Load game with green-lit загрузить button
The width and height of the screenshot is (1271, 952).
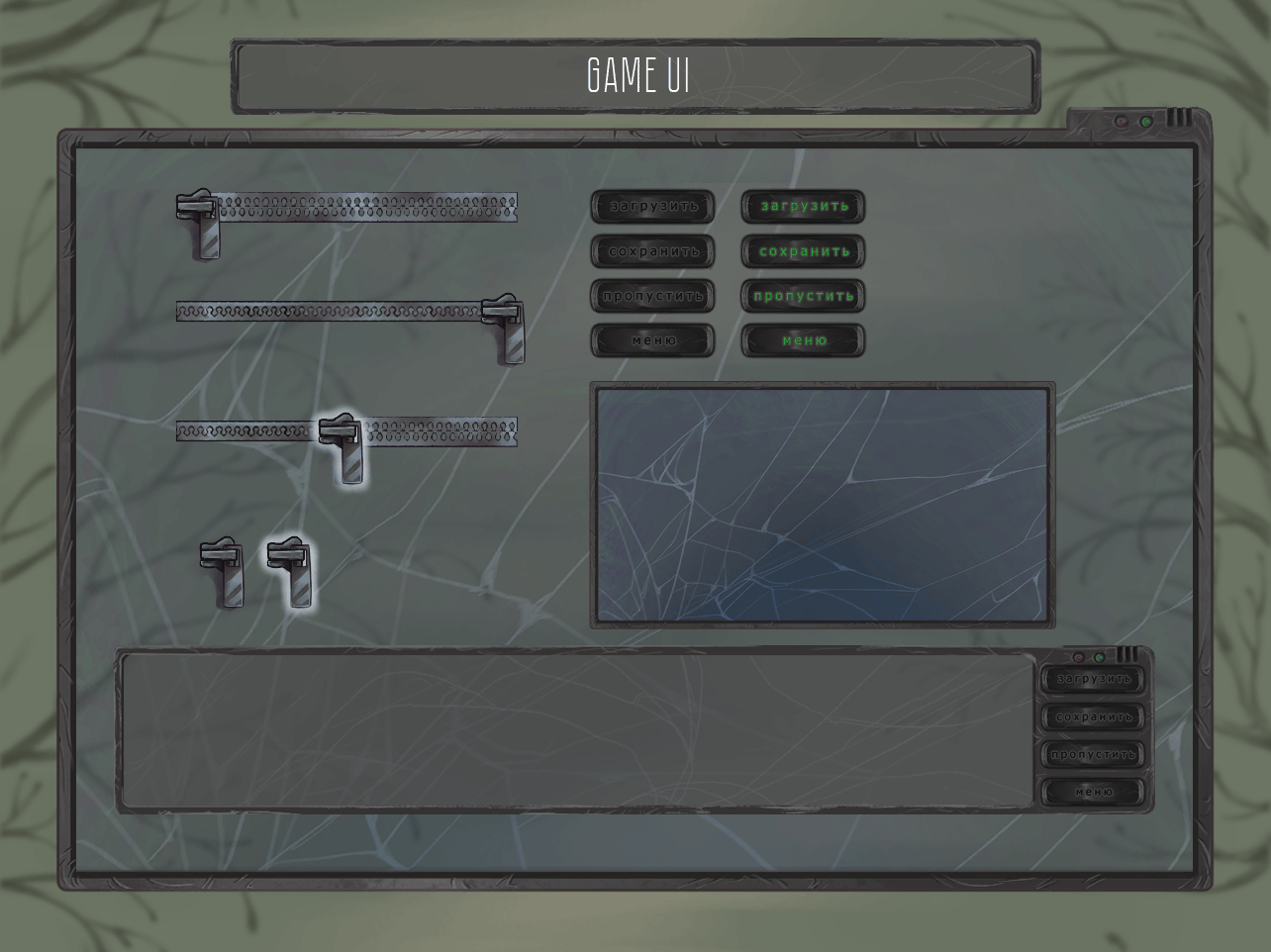(803, 207)
